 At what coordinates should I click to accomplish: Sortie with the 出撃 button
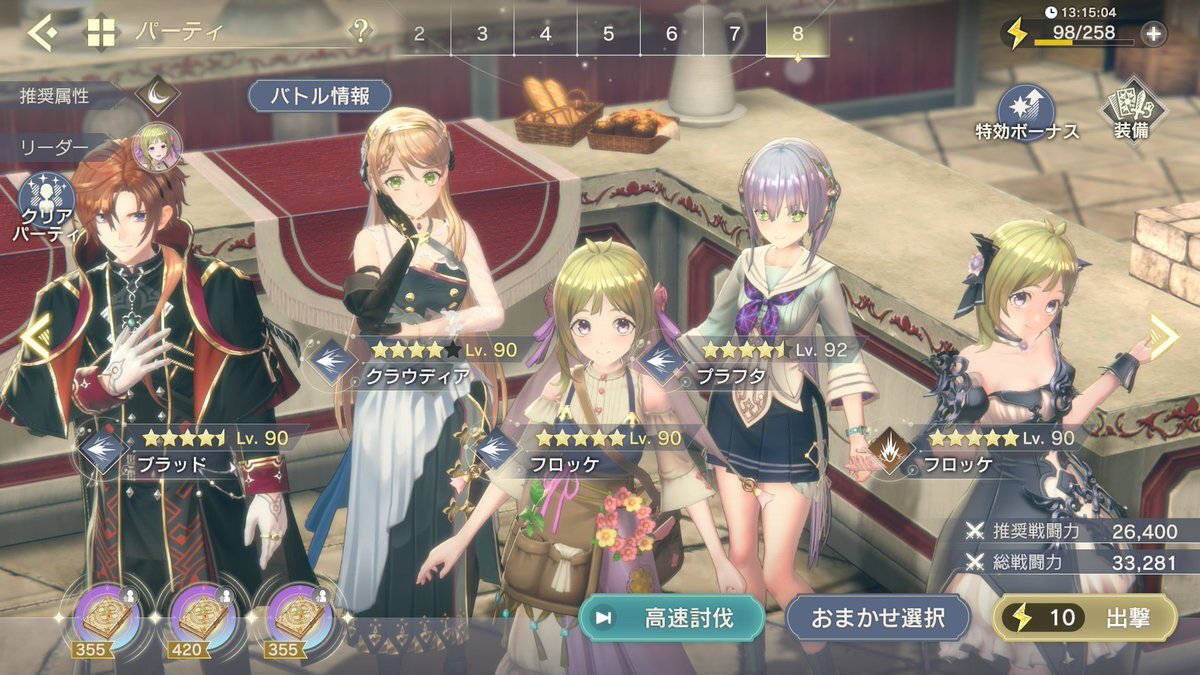point(1084,618)
